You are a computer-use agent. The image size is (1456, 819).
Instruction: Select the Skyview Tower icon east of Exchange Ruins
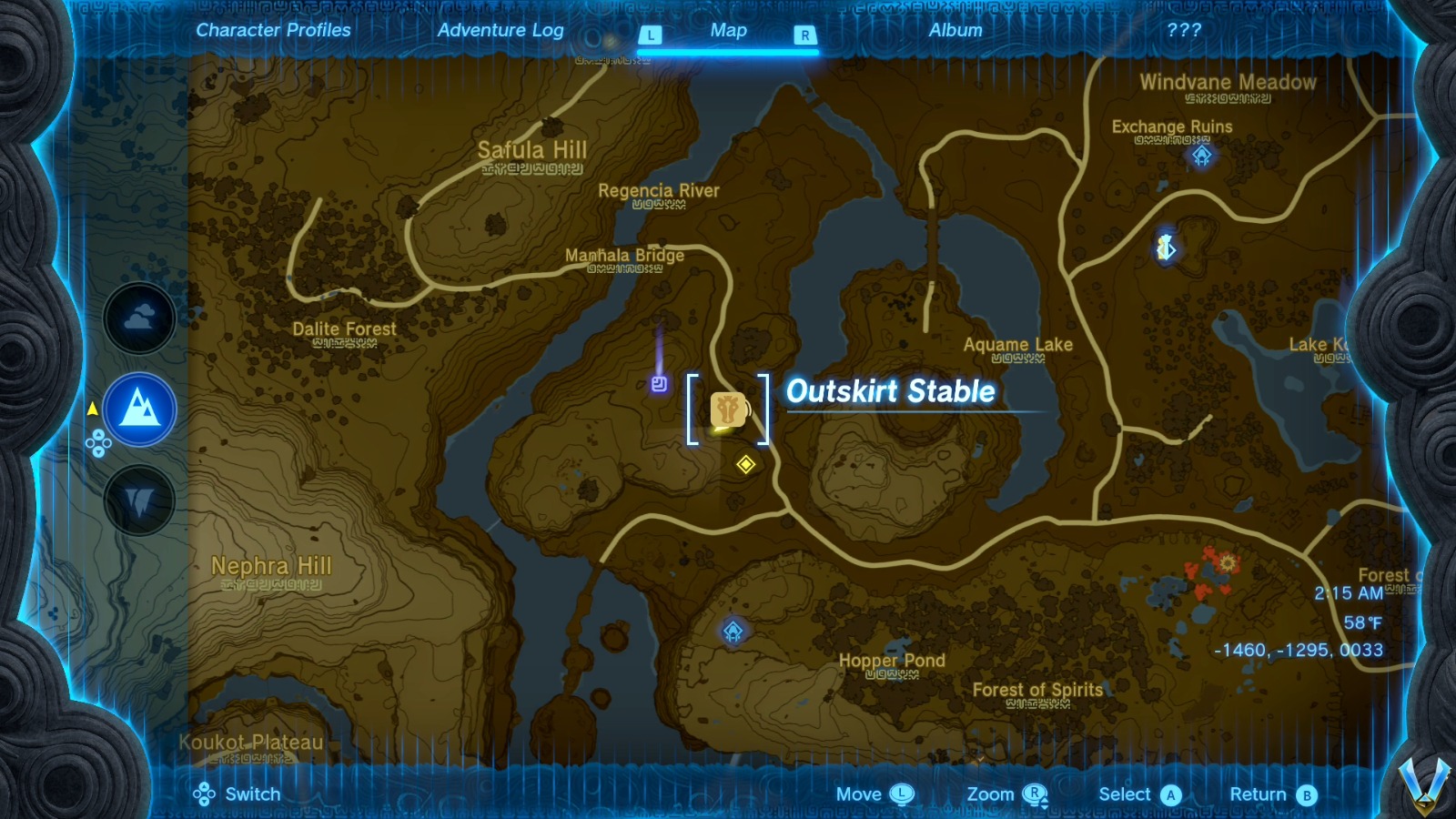click(1166, 245)
